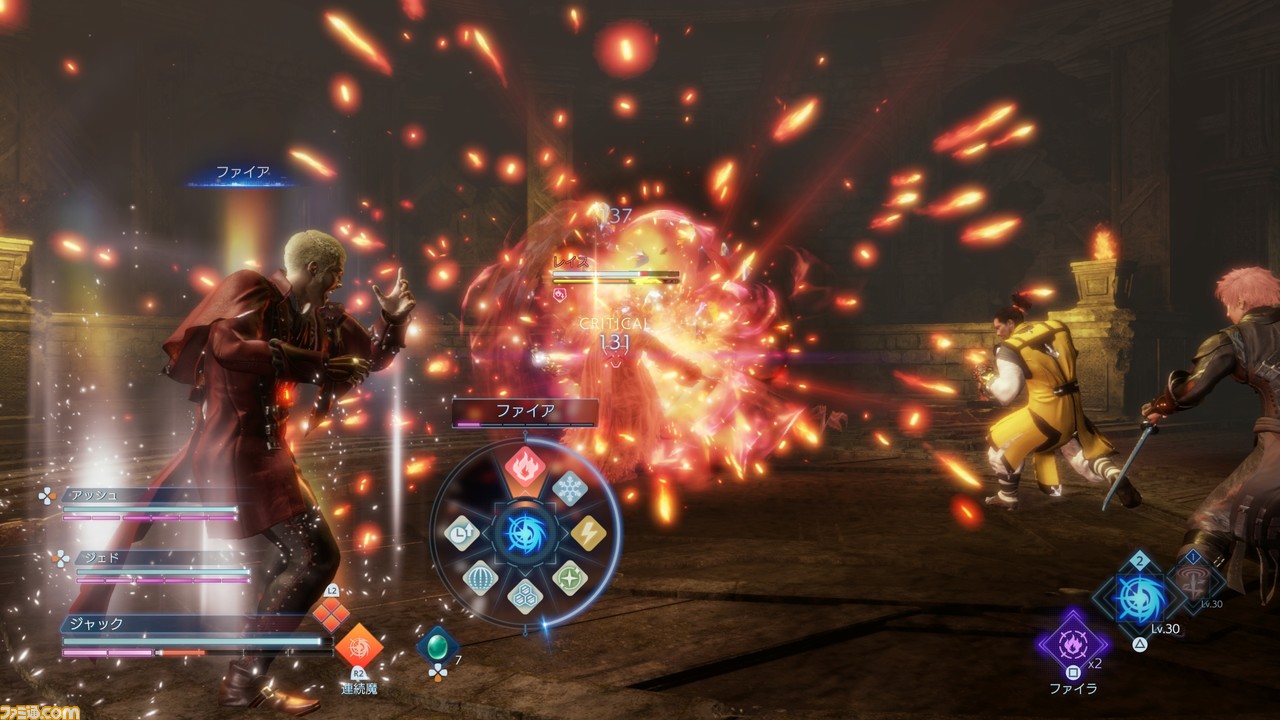1280x720 pixels.
Task: Select the active blue mage job icon
Action: [1139, 598]
